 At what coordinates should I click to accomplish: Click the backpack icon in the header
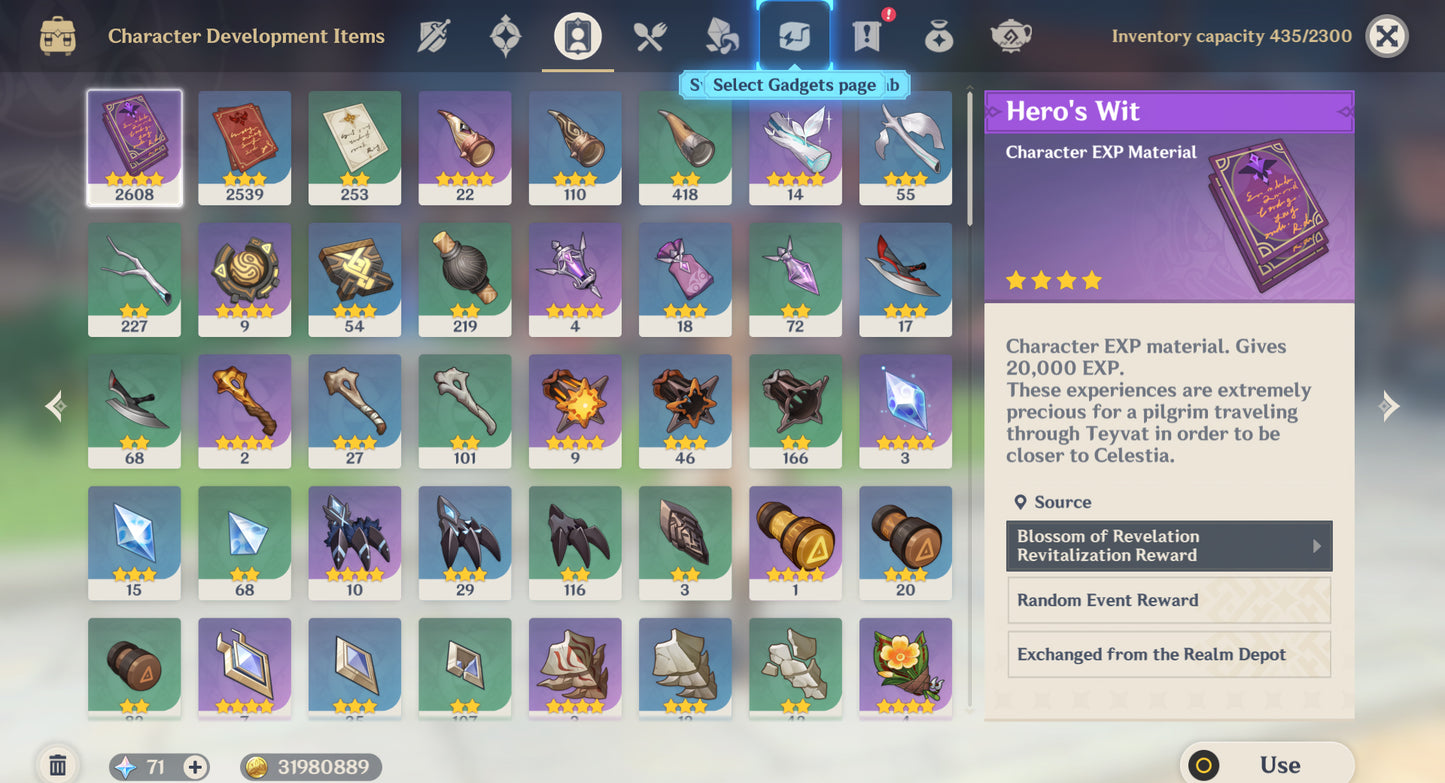(59, 35)
